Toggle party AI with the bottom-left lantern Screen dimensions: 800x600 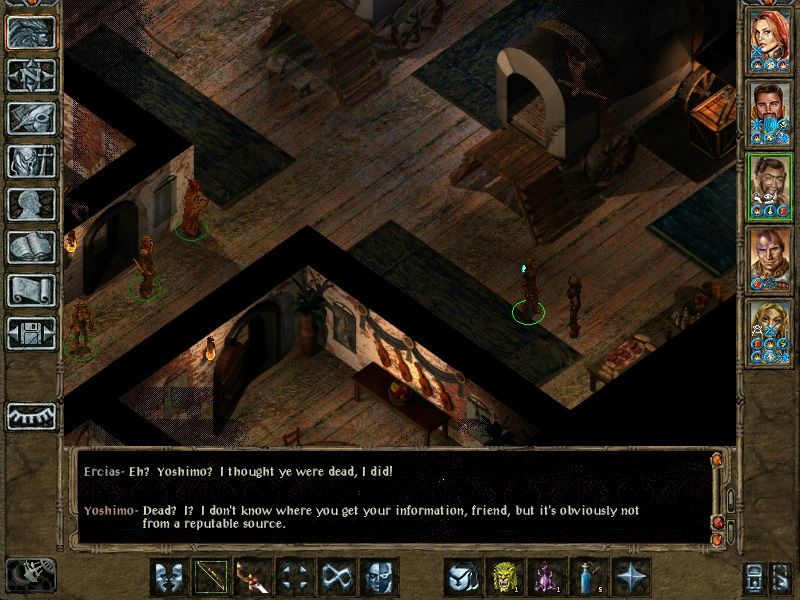(30, 575)
